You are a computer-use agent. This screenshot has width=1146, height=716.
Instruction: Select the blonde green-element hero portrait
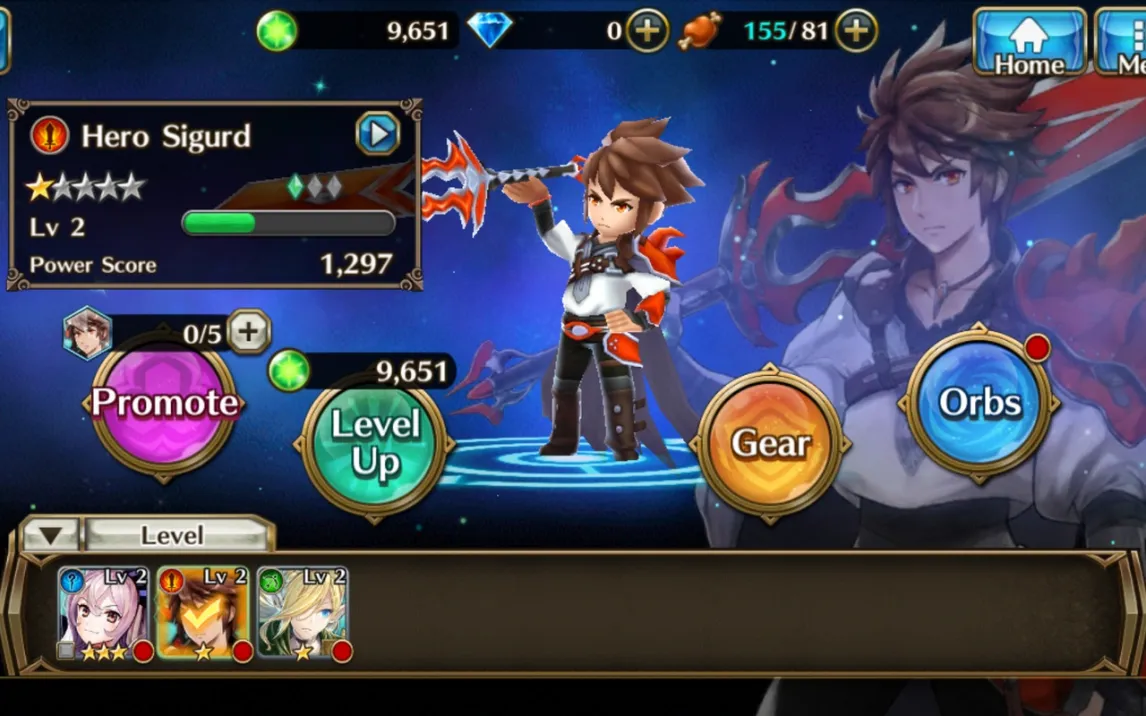[302, 612]
